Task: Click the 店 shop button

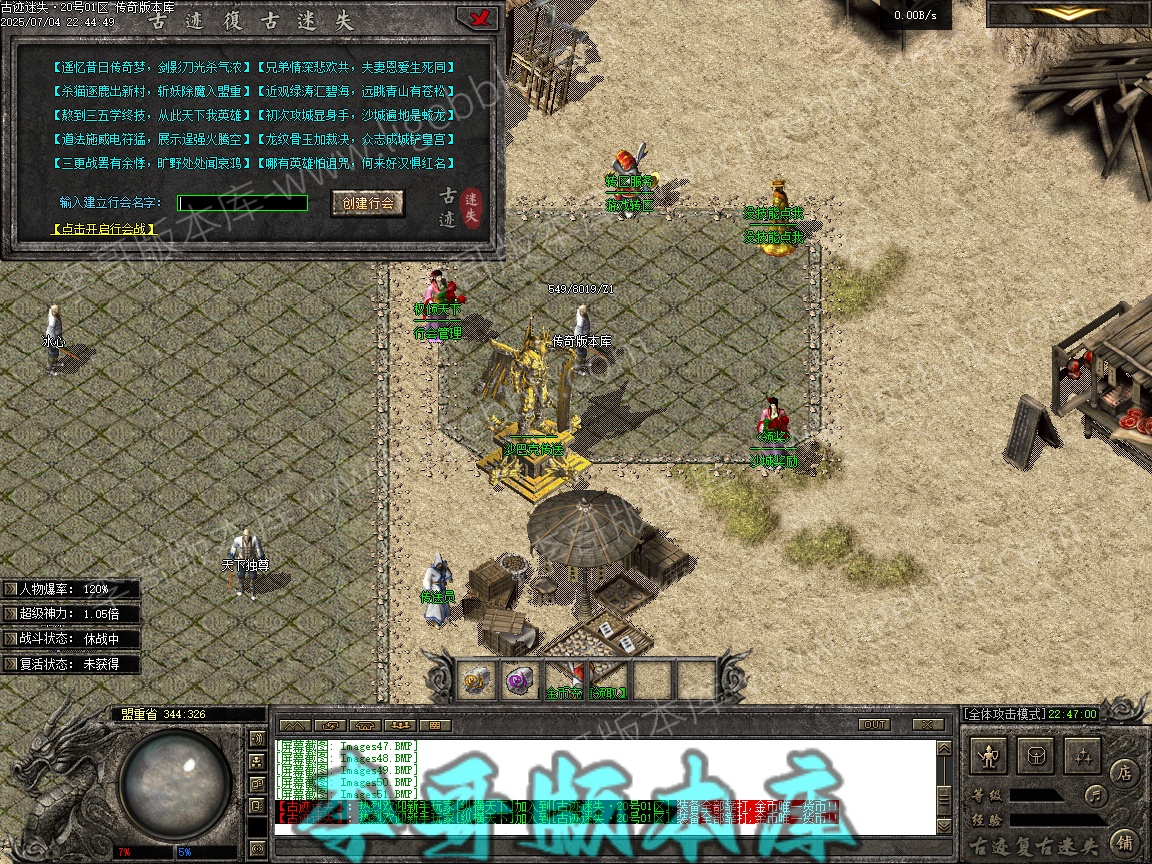Action: click(1124, 772)
